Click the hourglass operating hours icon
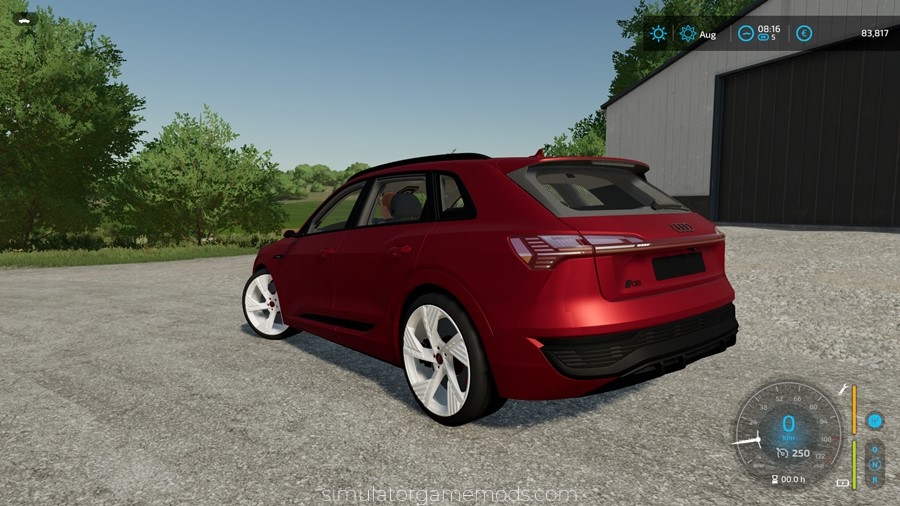 [x=775, y=480]
